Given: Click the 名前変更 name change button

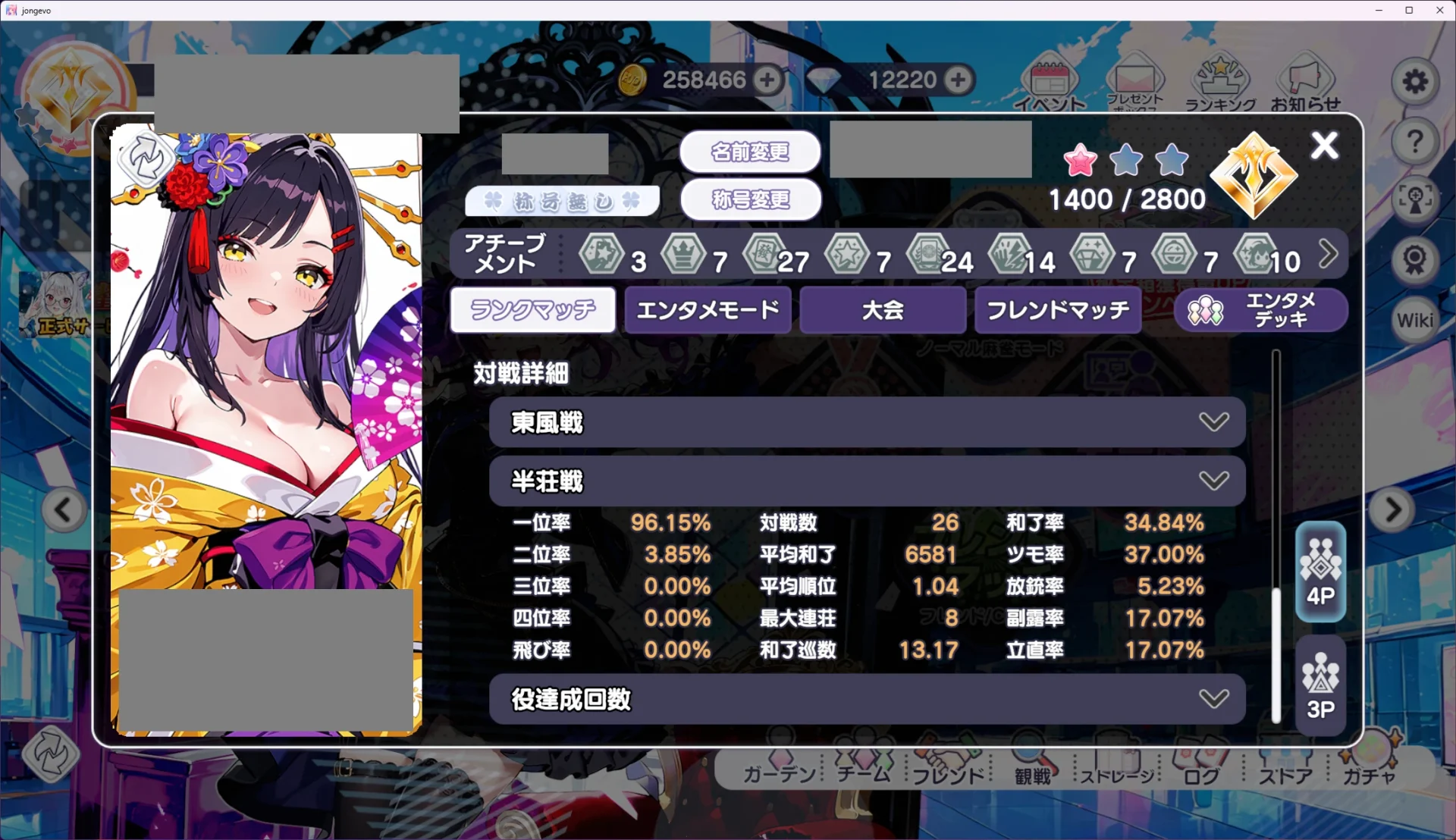Looking at the screenshot, I should [751, 152].
